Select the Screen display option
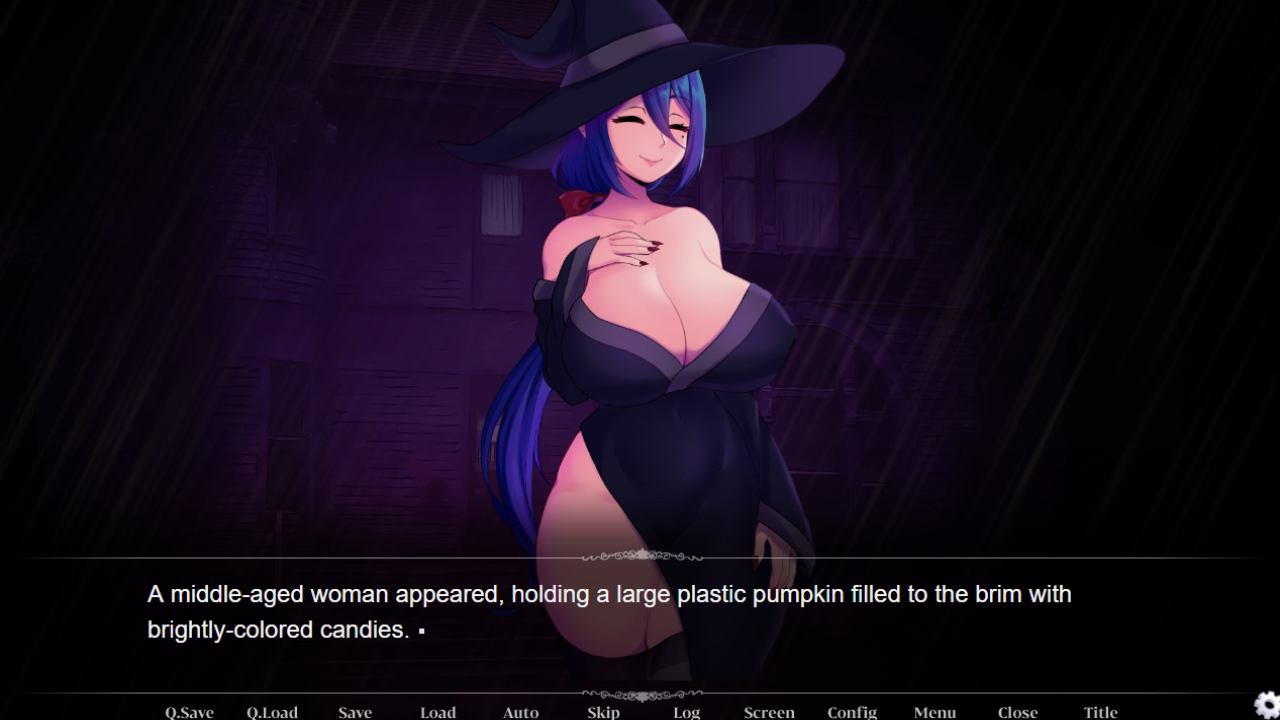The width and height of the screenshot is (1280, 720). [769, 712]
